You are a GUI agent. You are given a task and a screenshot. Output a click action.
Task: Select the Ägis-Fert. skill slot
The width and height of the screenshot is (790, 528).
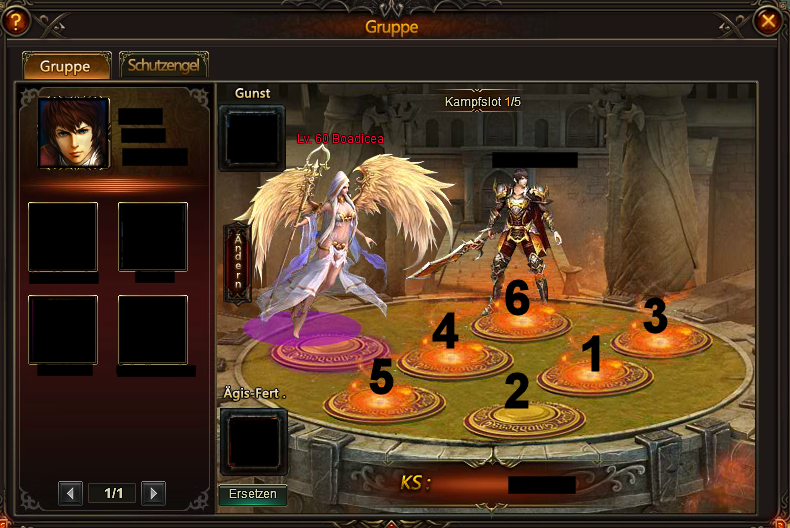click(253, 441)
